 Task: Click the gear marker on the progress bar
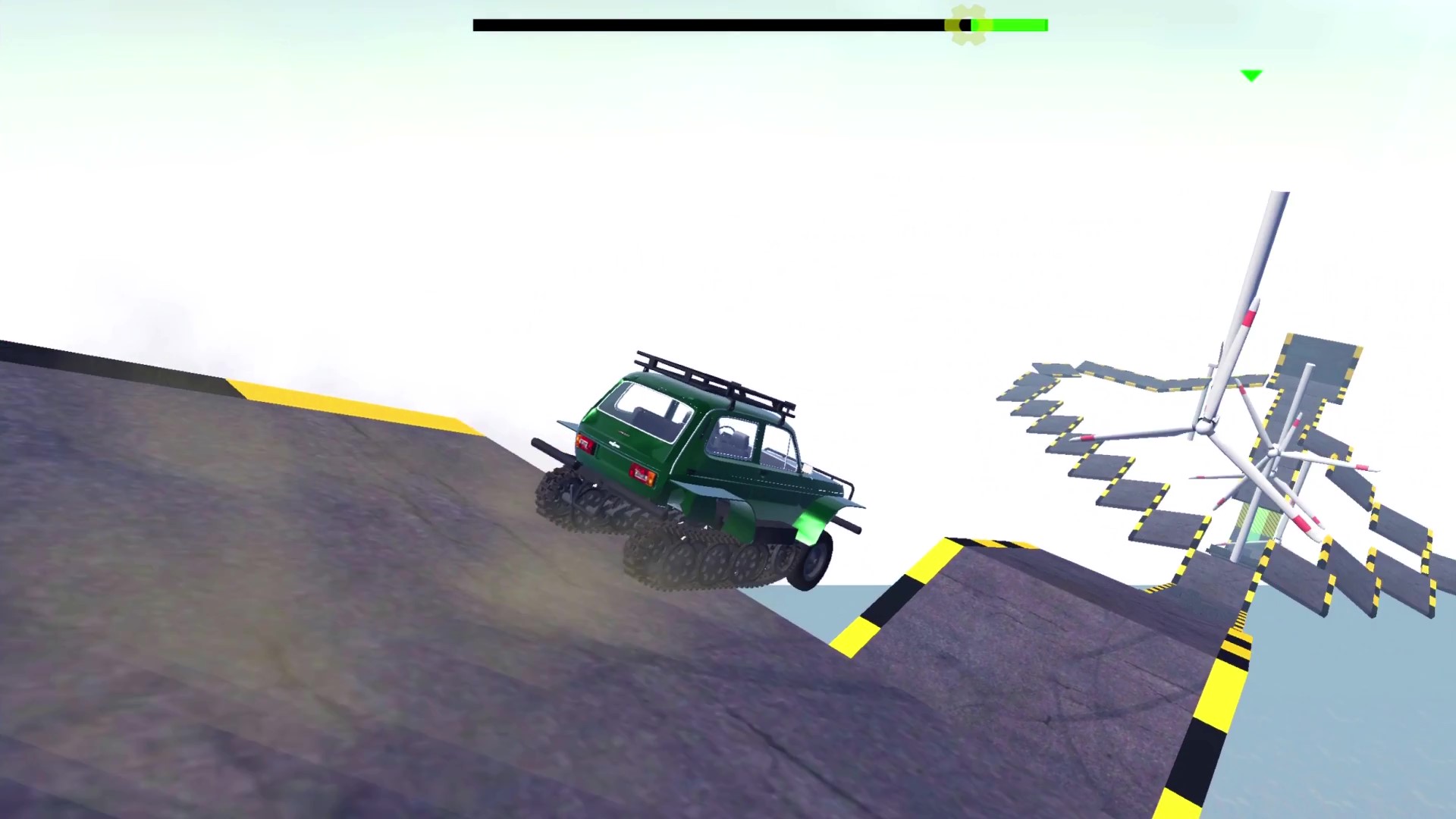[968, 25]
